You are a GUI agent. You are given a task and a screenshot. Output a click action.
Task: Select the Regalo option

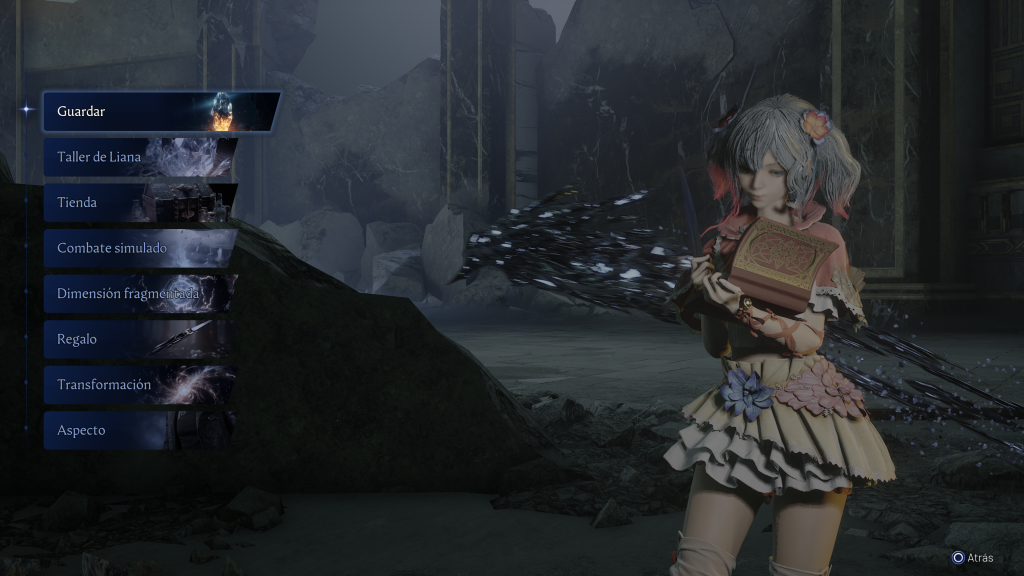click(x=140, y=339)
